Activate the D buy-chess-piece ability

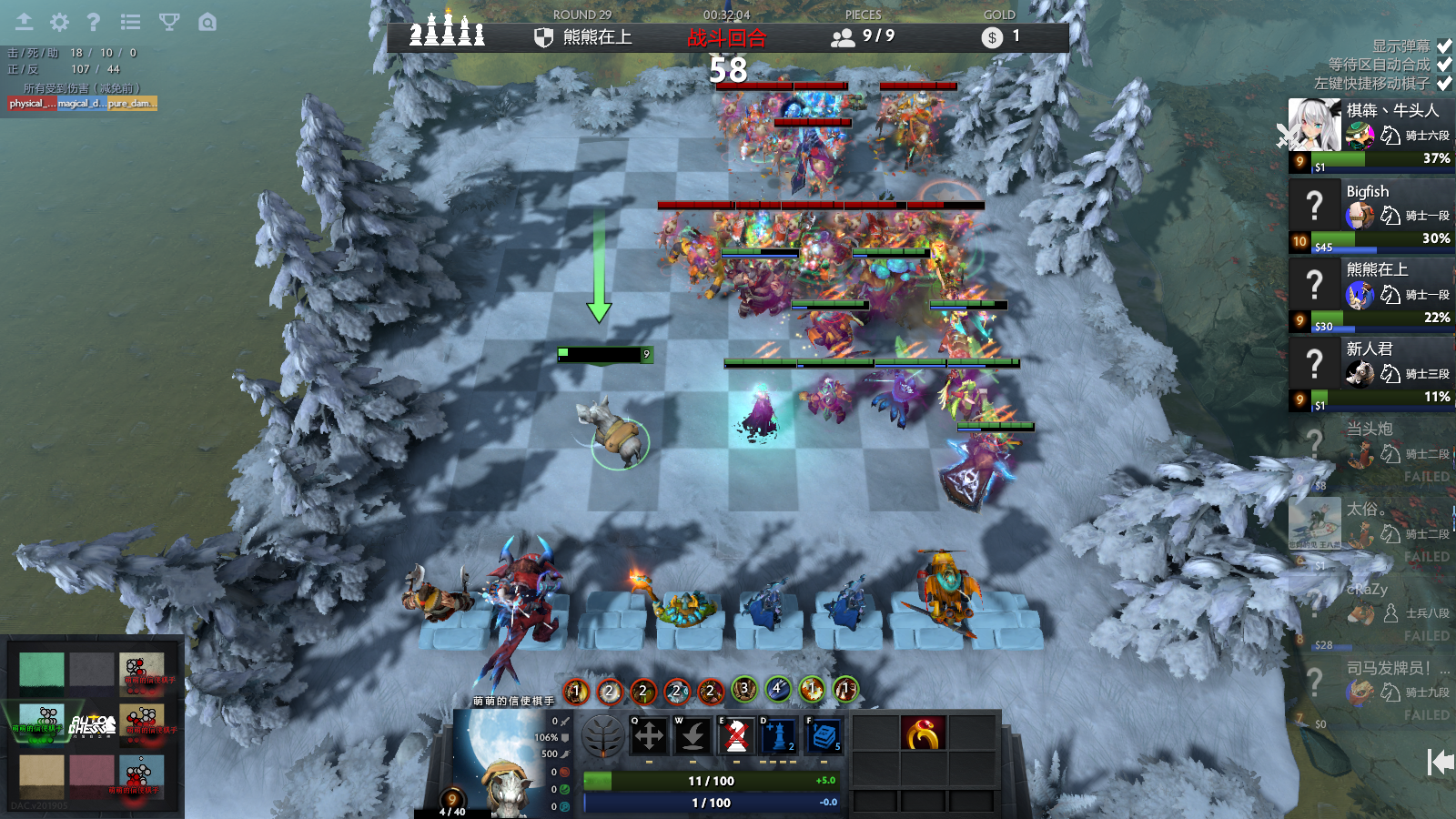(779, 735)
